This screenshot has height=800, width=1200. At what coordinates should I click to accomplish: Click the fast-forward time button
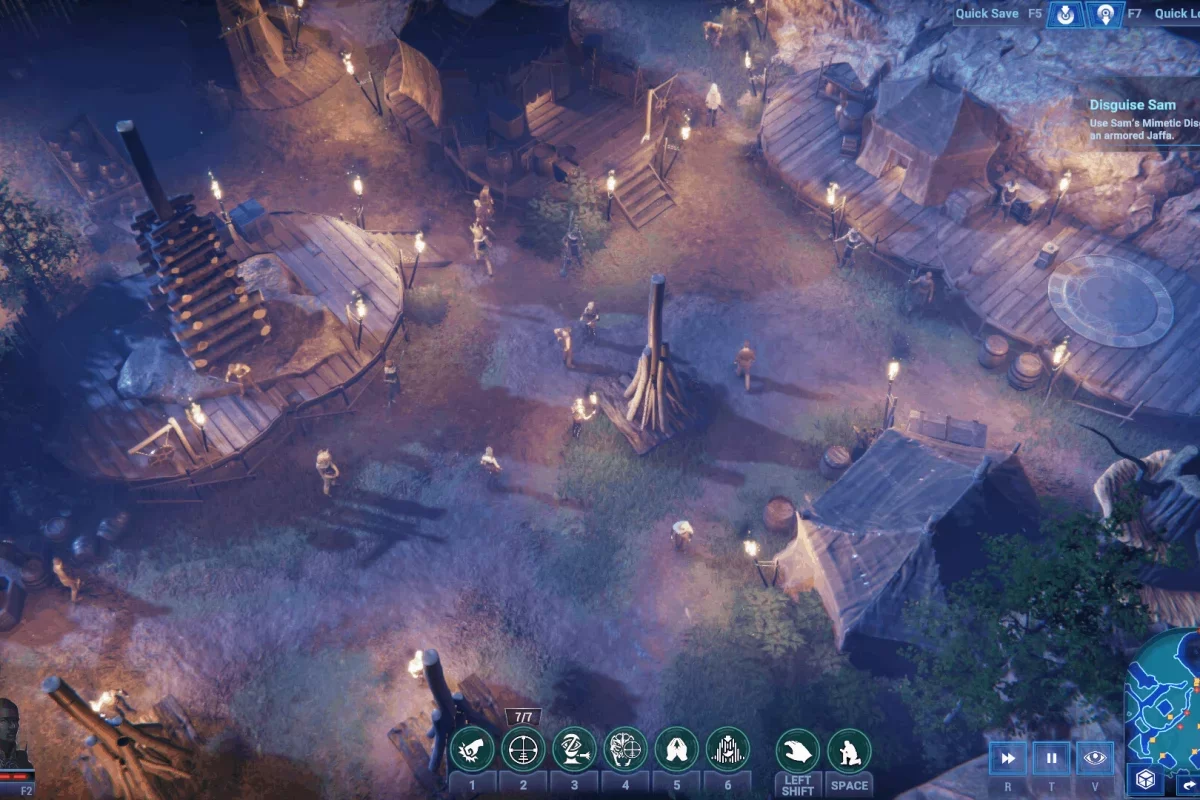click(1009, 758)
